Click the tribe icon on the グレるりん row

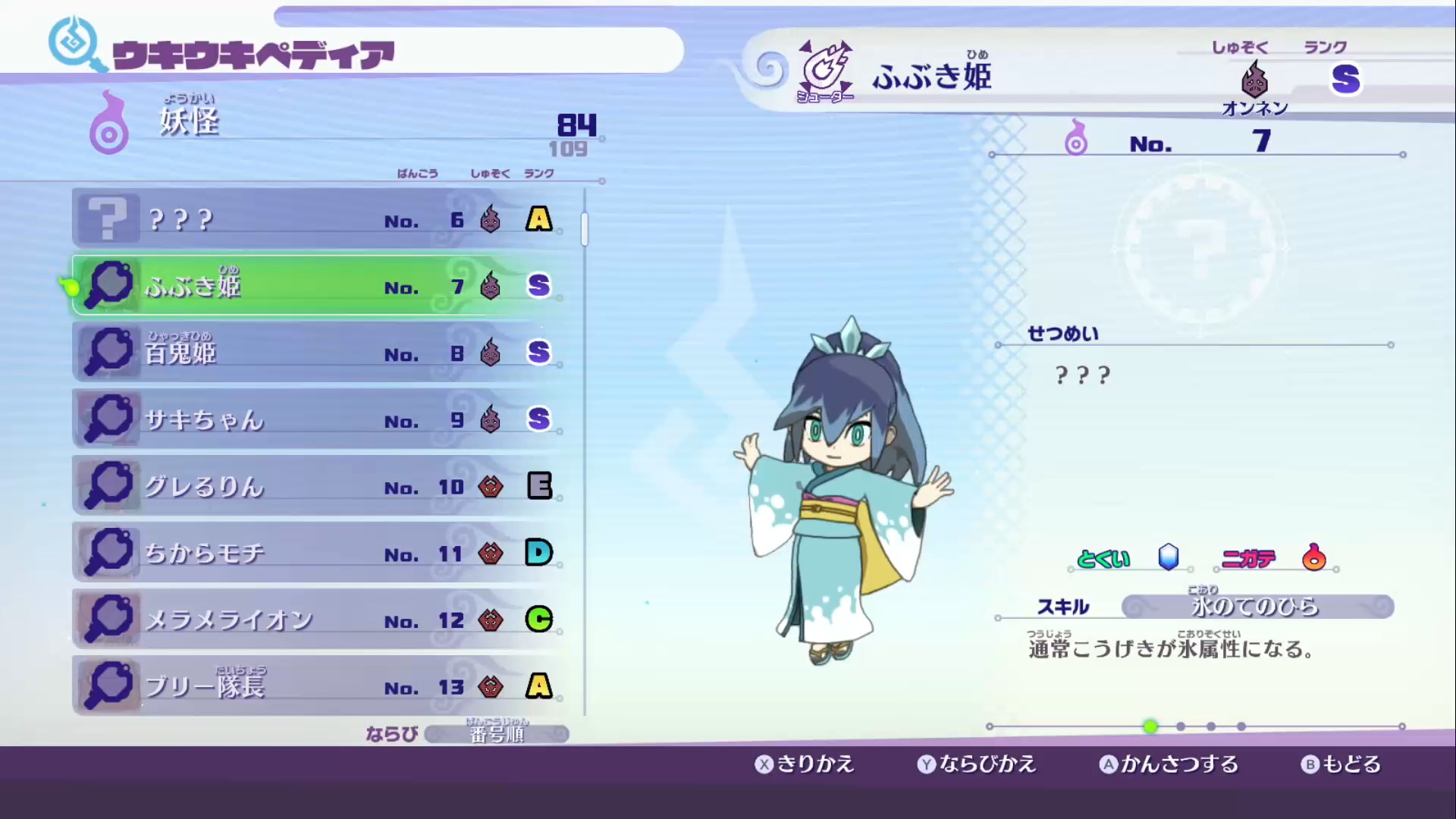[x=491, y=486]
